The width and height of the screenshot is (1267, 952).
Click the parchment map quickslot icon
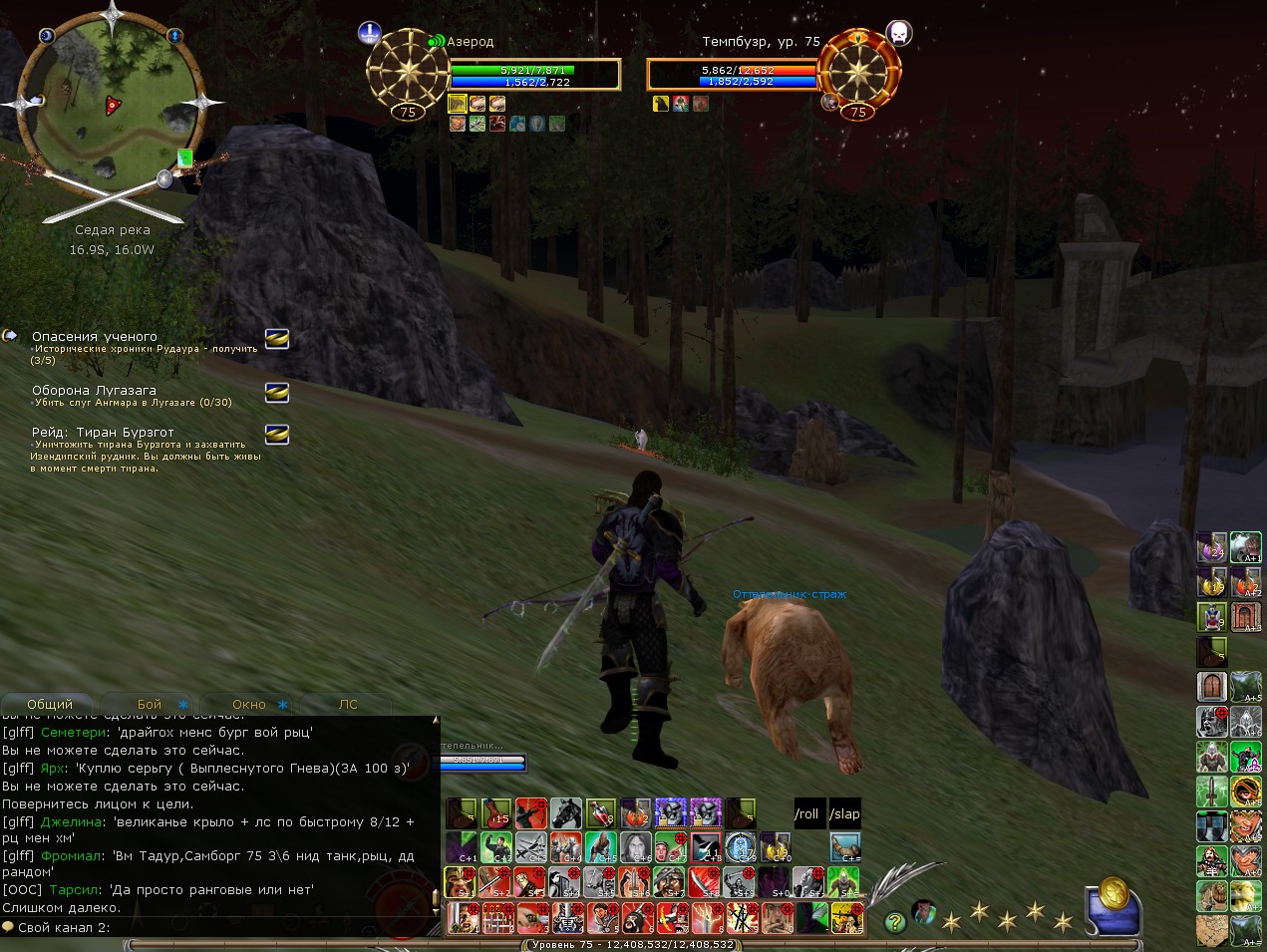point(1212,930)
